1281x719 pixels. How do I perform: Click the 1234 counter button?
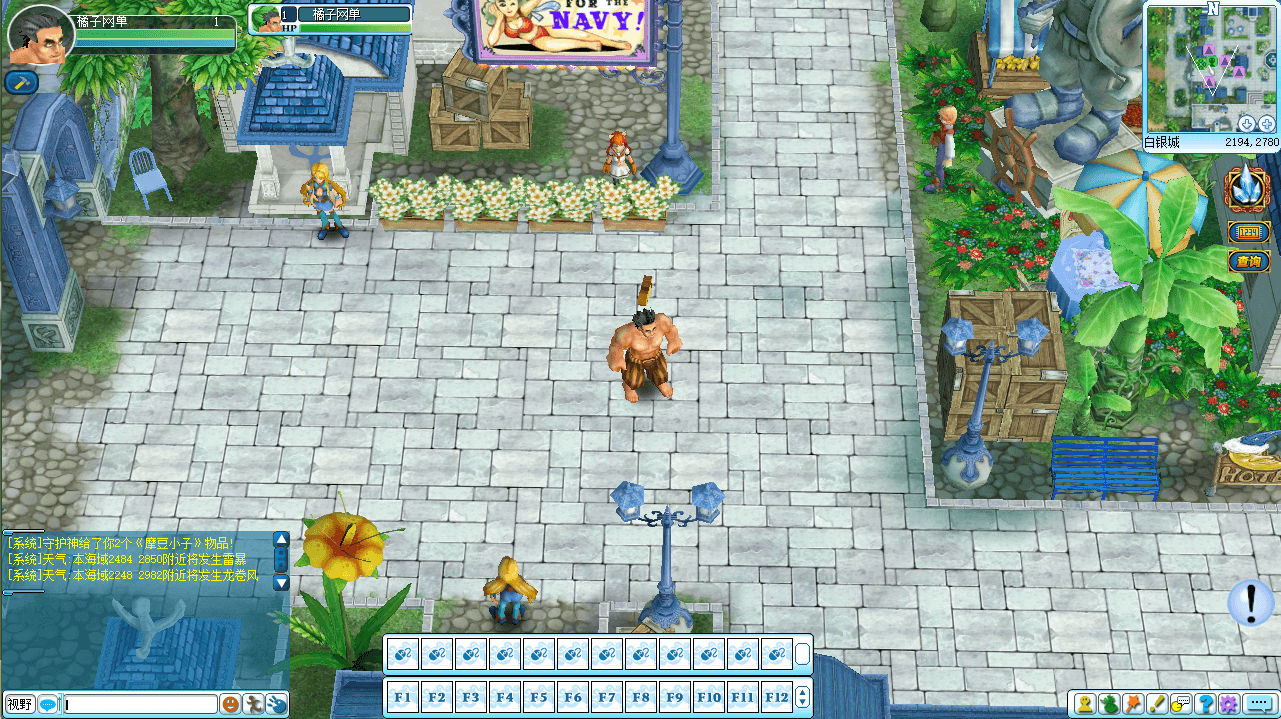(1248, 233)
